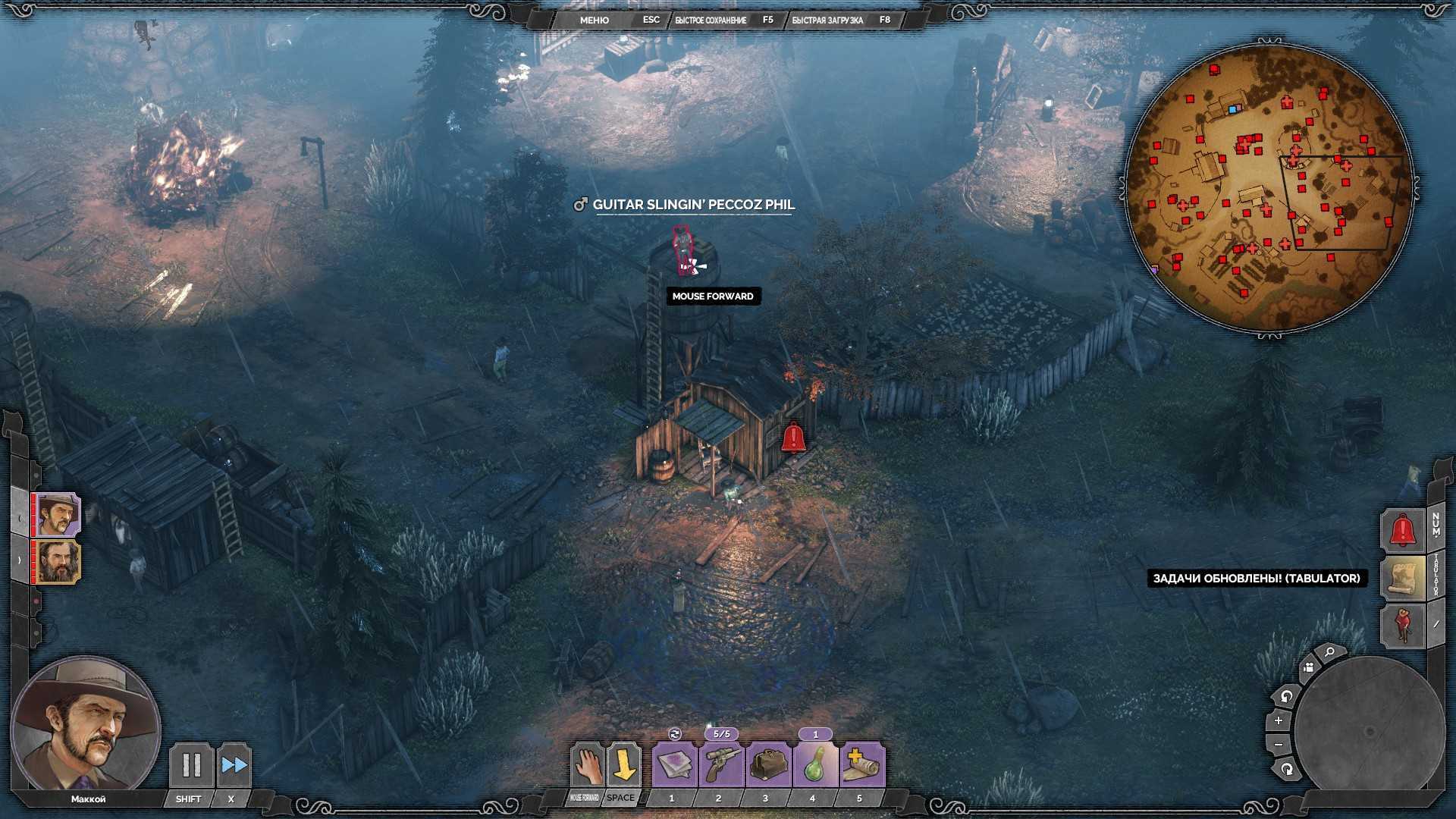Select McCoy's small portrait in party list
Screen dimensions: 1456x819
pyautogui.click(x=58, y=515)
